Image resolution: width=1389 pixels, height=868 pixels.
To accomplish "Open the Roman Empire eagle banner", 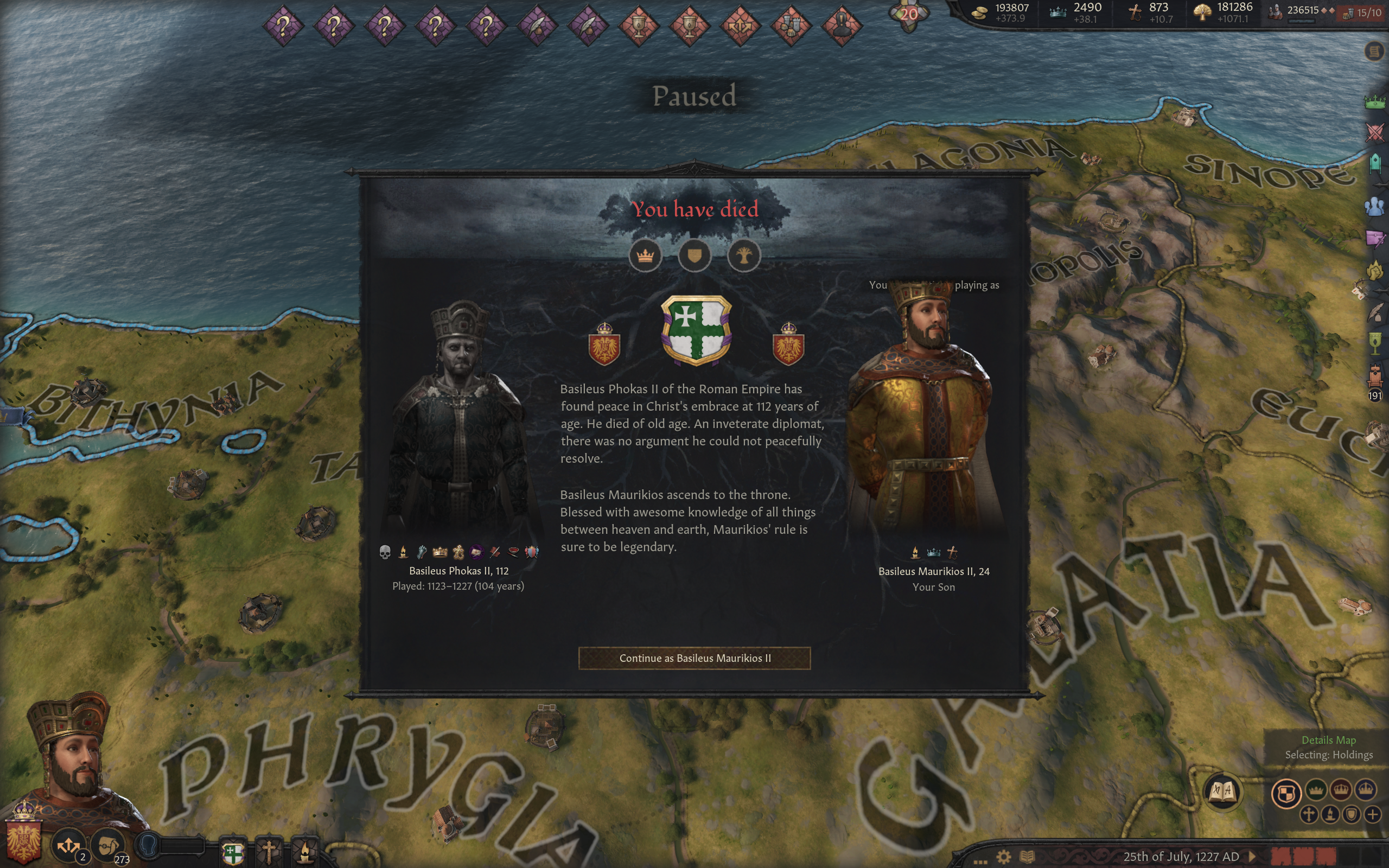I will click(x=23, y=839).
